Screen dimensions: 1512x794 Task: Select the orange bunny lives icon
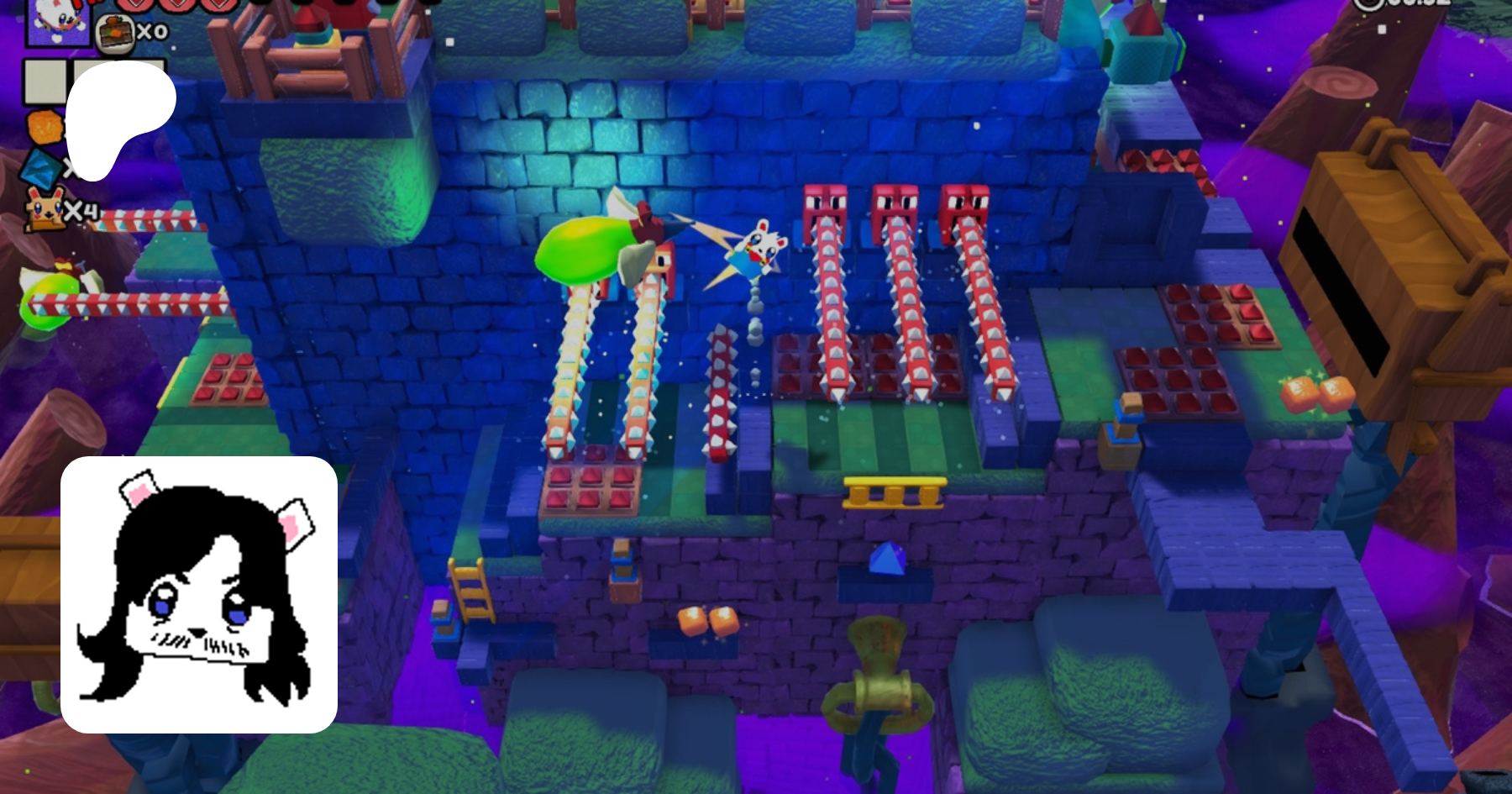pos(45,210)
